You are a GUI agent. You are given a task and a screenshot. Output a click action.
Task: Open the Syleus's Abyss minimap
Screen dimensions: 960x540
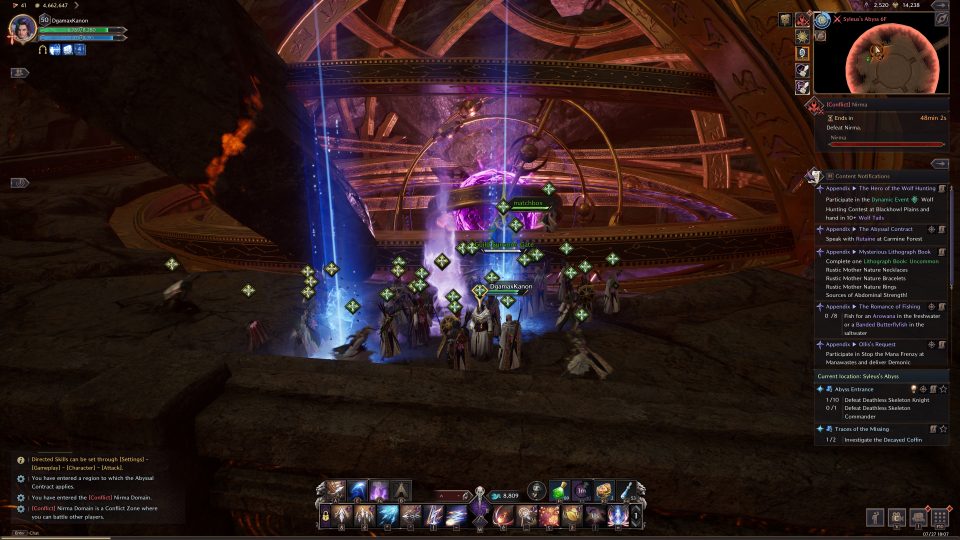[880, 57]
